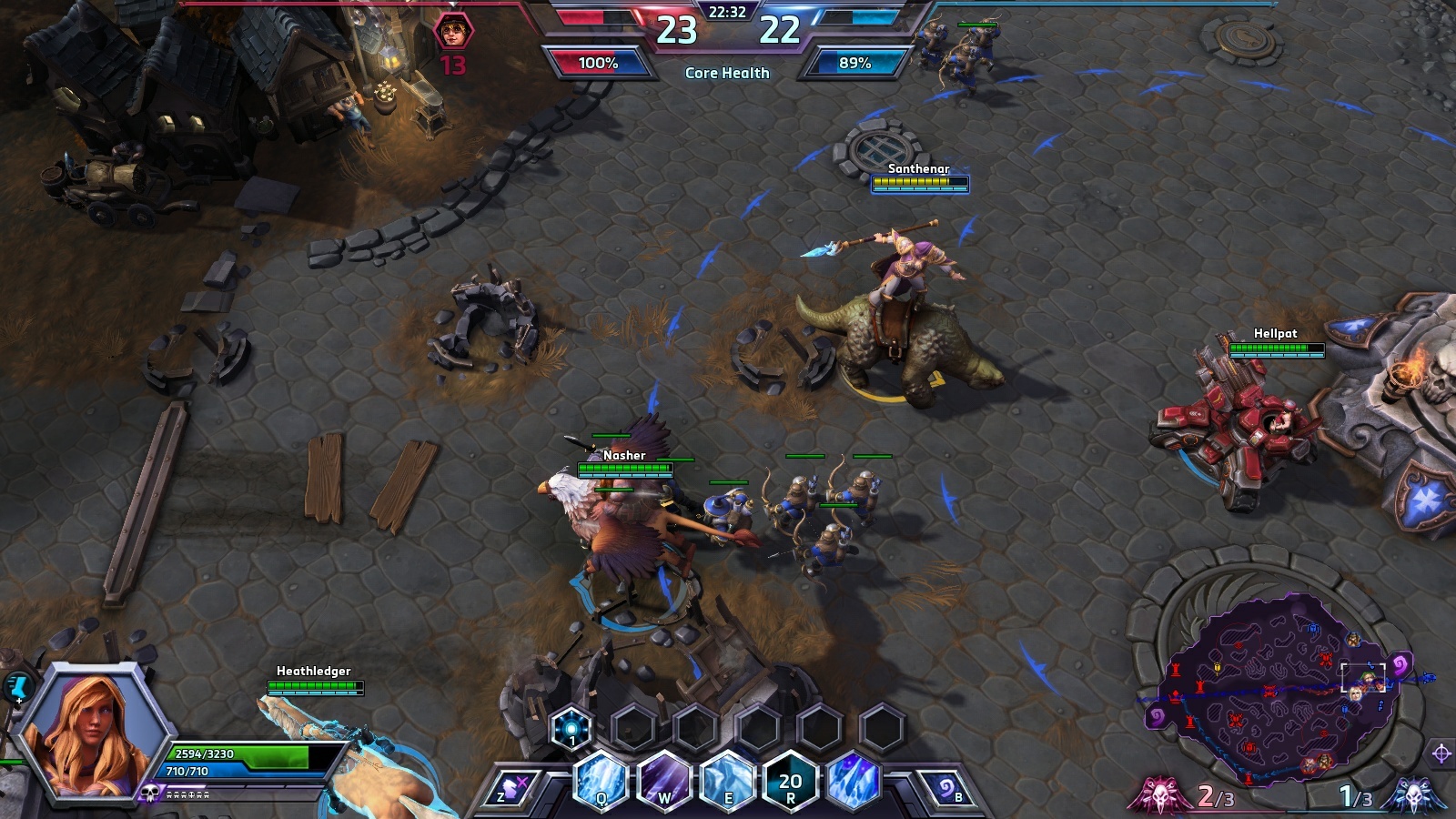The width and height of the screenshot is (1456, 819).
Task: Cast the purple W ability
Action: (664, 781)
